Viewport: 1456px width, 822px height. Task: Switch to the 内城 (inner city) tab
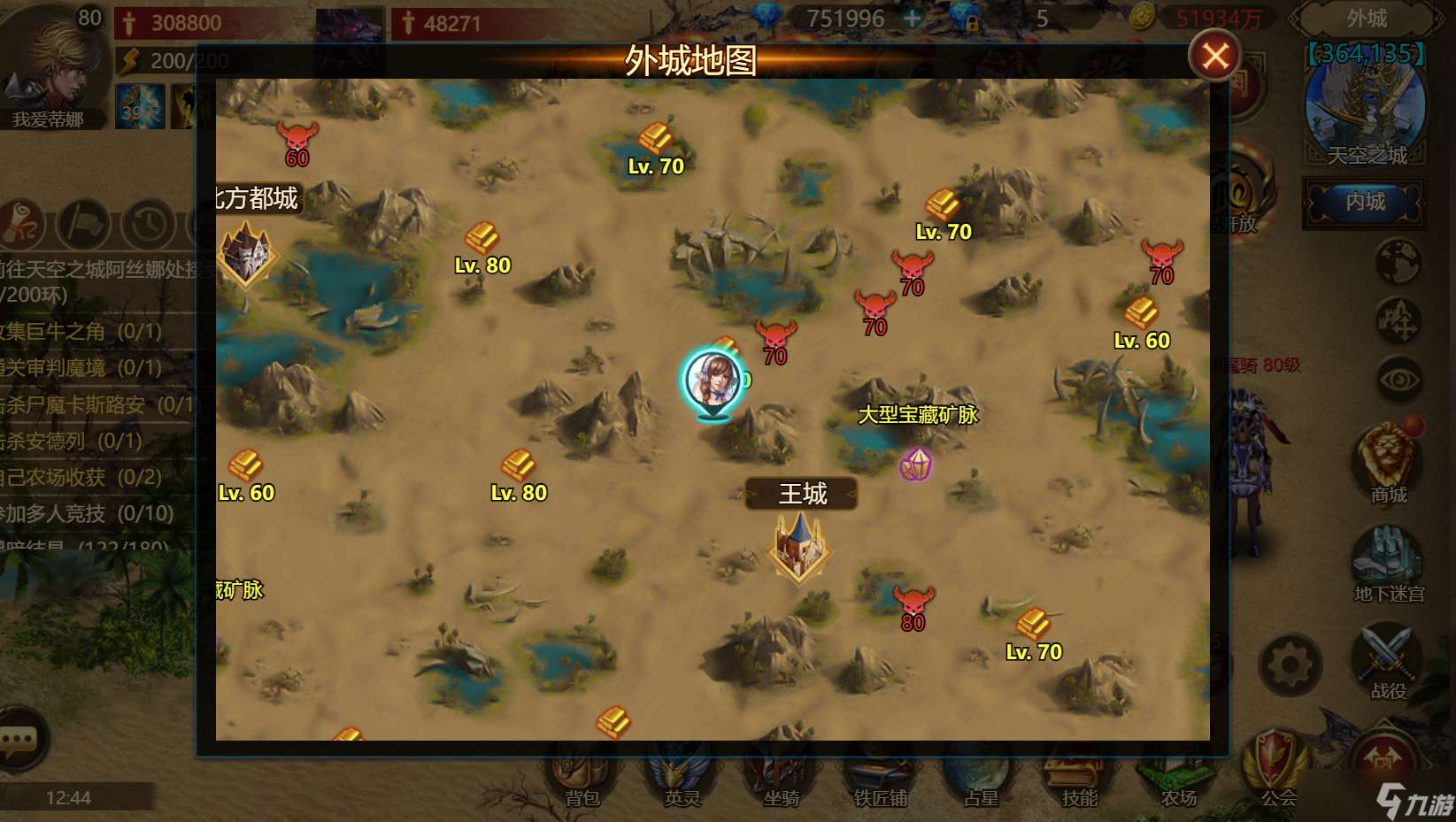point(1363,202)
